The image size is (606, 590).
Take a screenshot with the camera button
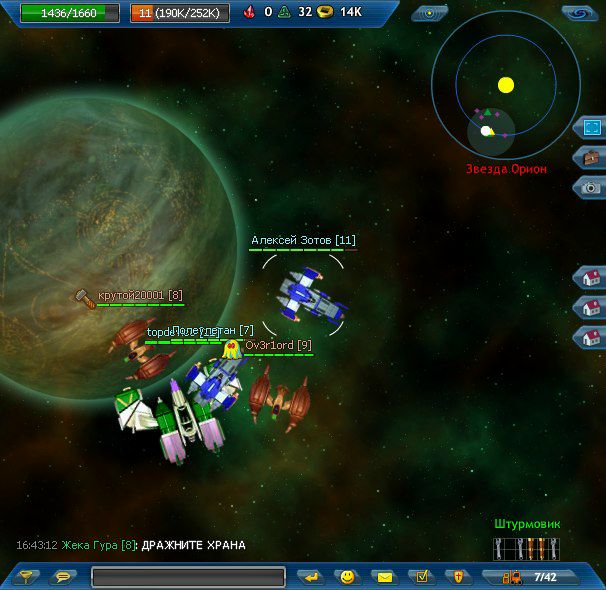point(591,188)
